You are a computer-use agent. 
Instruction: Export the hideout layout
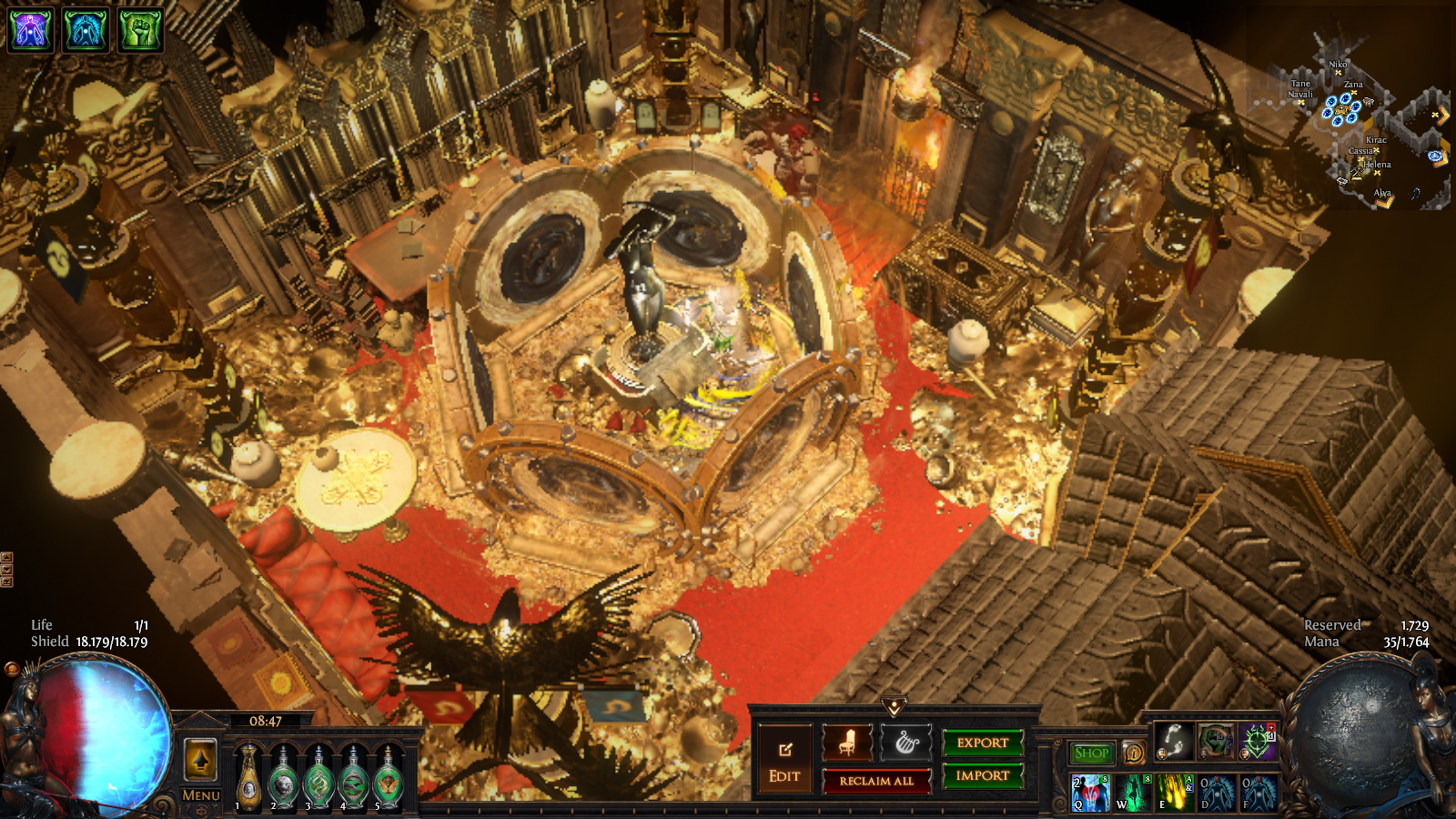pyautogui.click(x=983, y=743)
